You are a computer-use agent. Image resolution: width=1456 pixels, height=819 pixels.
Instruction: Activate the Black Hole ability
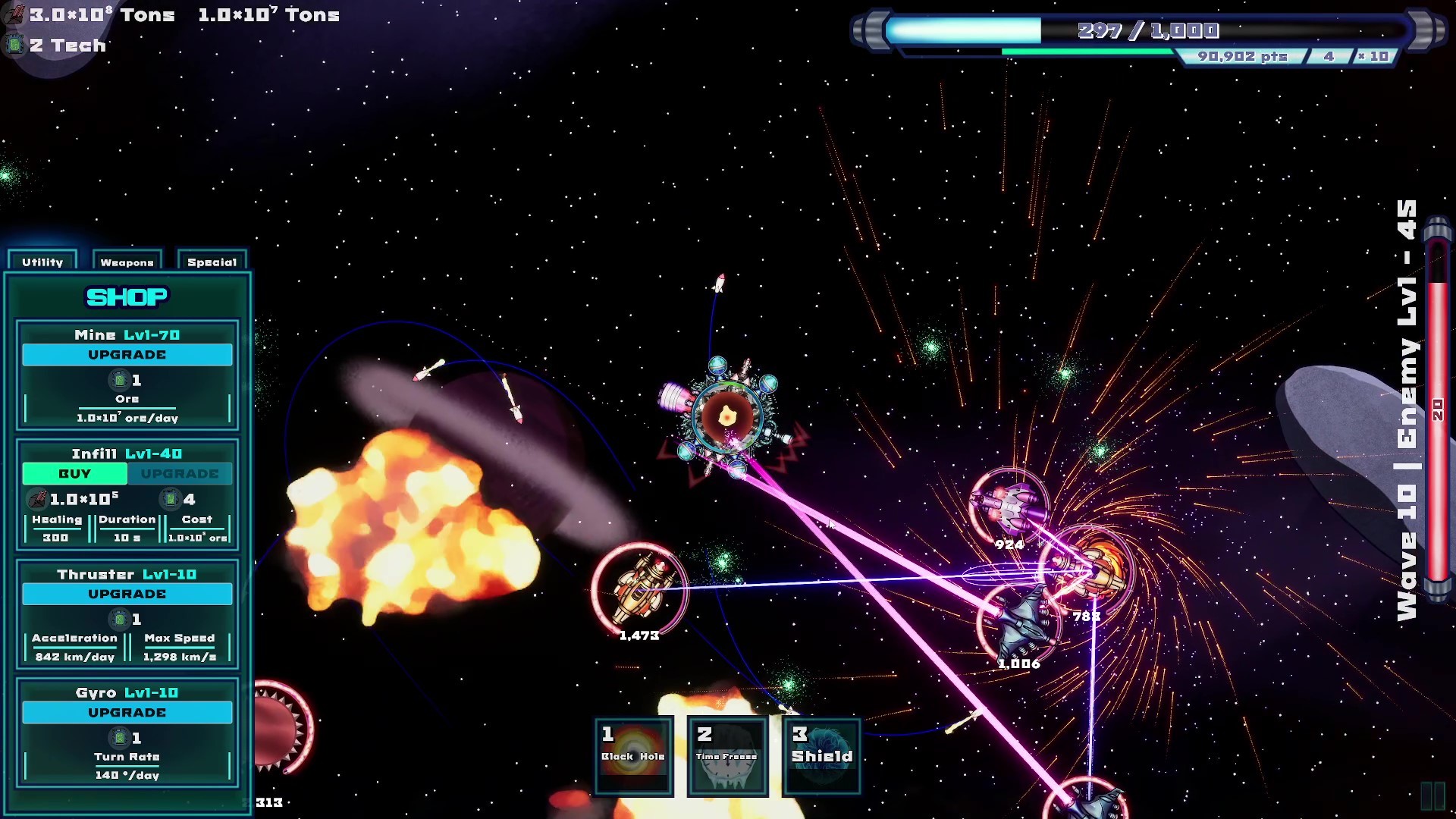click(x=634, y=755)
